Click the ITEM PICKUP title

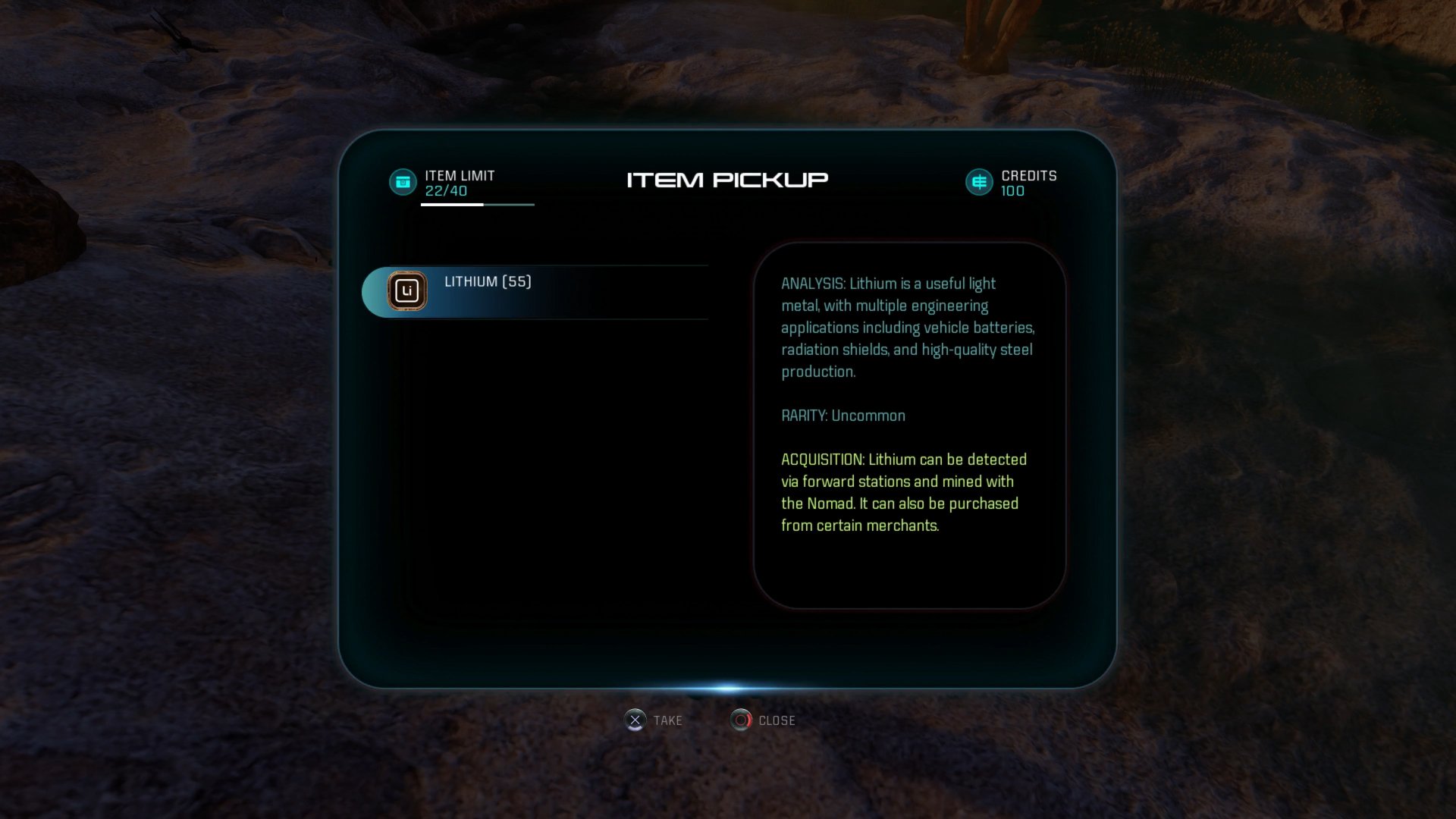[727, 180]
